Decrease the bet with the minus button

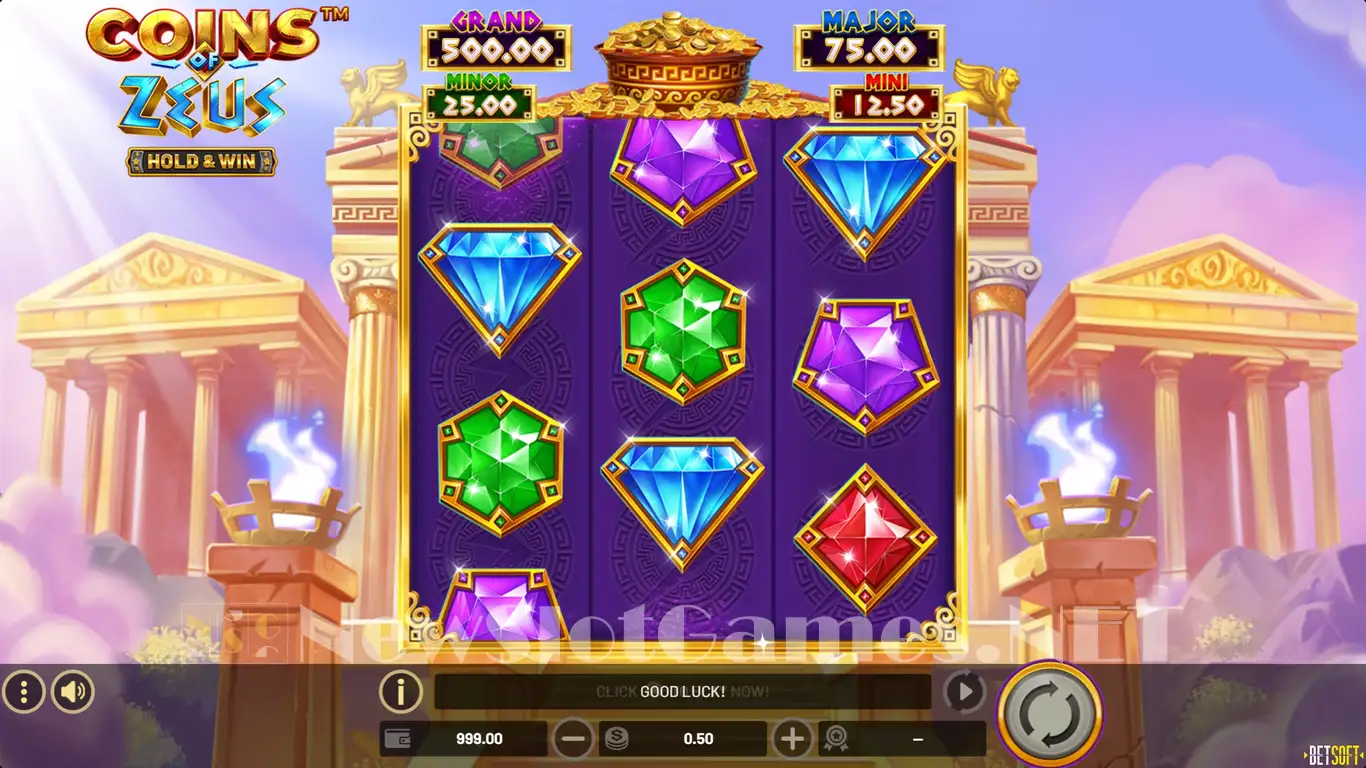click(574, 739)
